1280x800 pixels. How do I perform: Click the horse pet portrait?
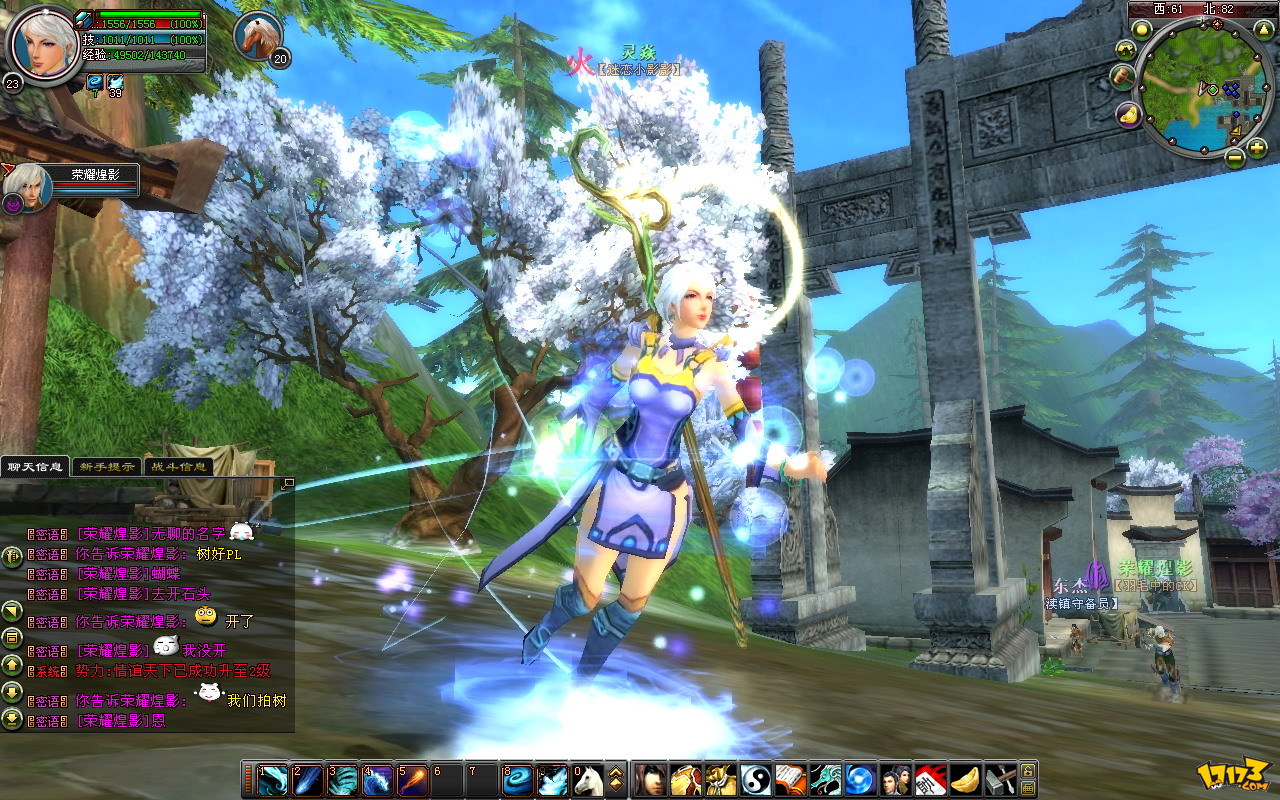[256, 34]
